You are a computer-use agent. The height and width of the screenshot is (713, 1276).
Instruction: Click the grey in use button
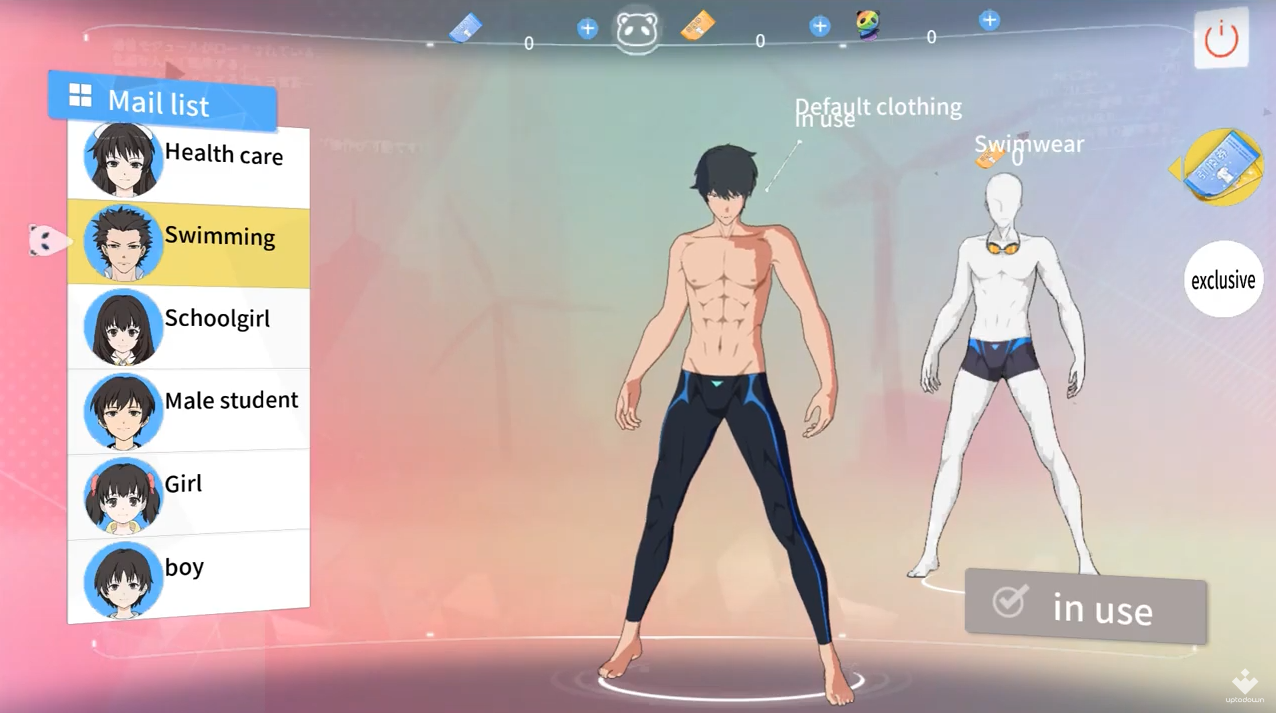1085,606
